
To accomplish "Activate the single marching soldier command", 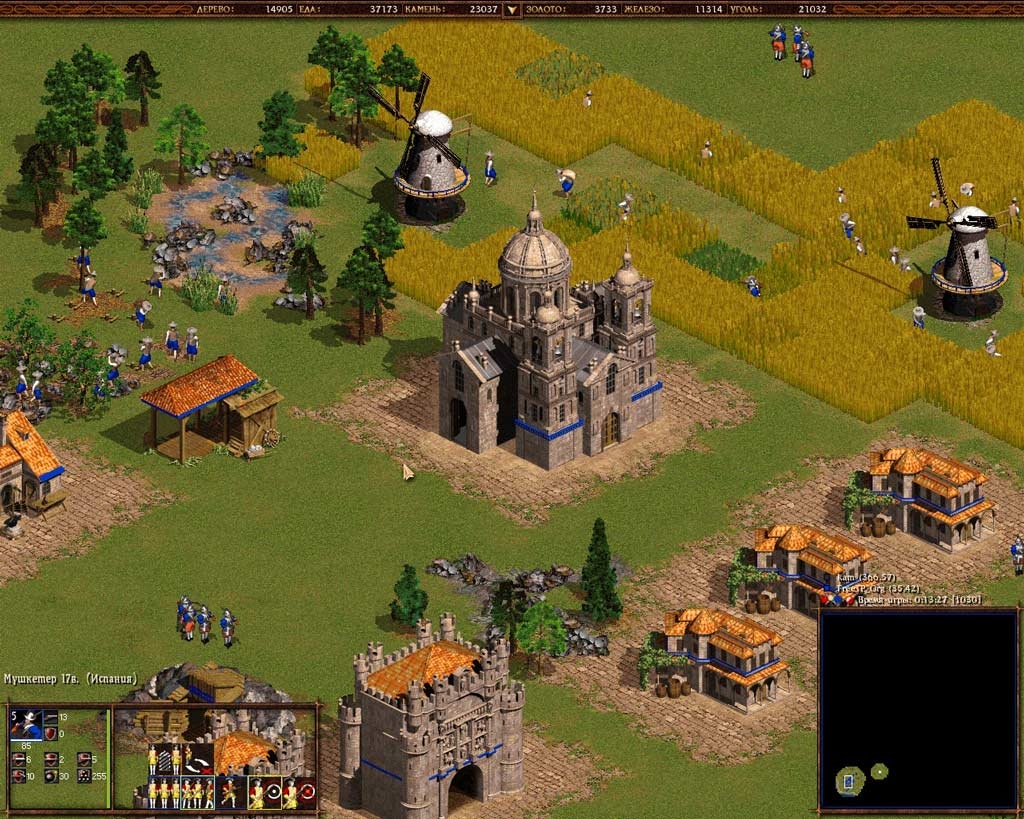I will 231,793.
